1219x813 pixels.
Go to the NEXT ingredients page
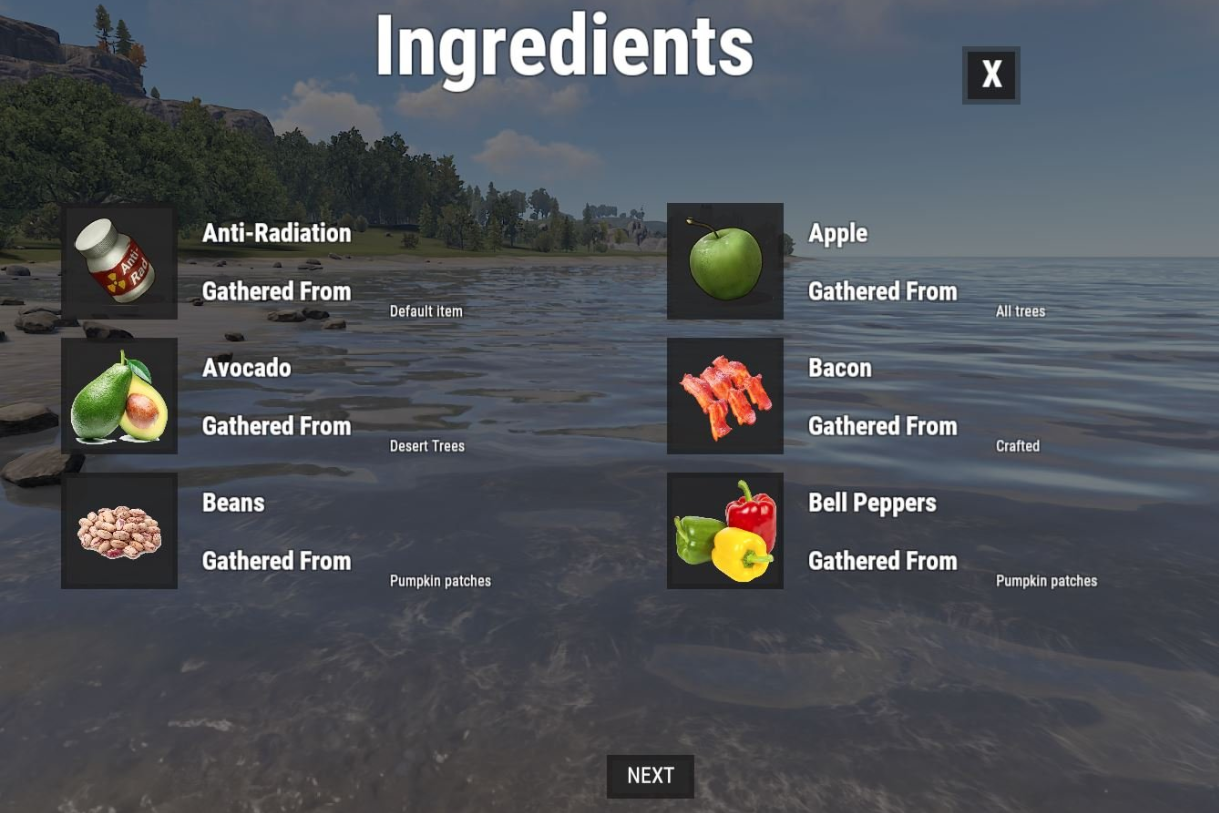(650, 776)
